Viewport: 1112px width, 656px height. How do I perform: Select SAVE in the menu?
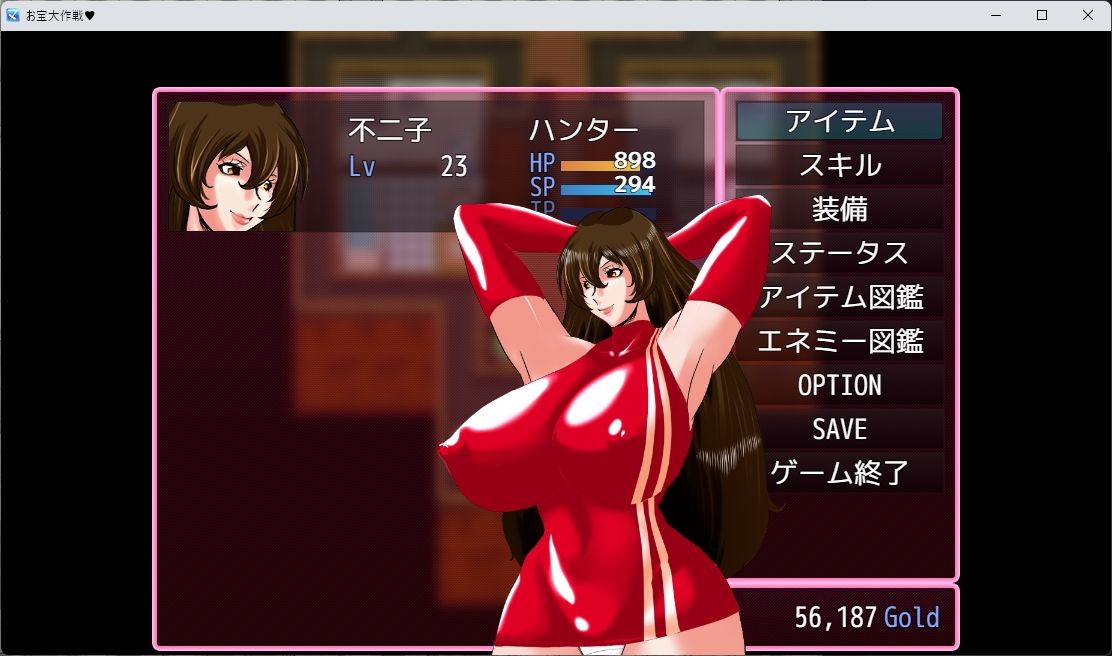coord(839,429)
